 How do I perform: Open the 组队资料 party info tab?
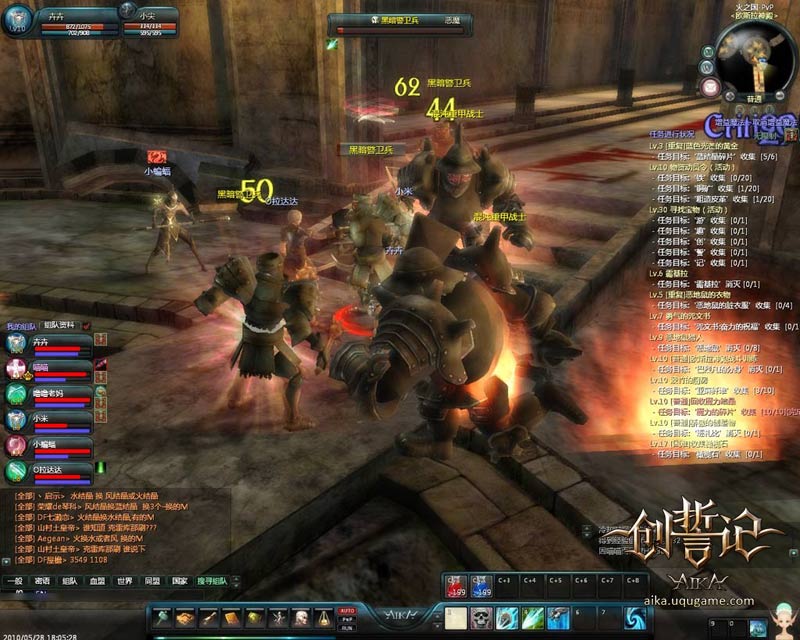pyautogui.click(x=59, y=326)
